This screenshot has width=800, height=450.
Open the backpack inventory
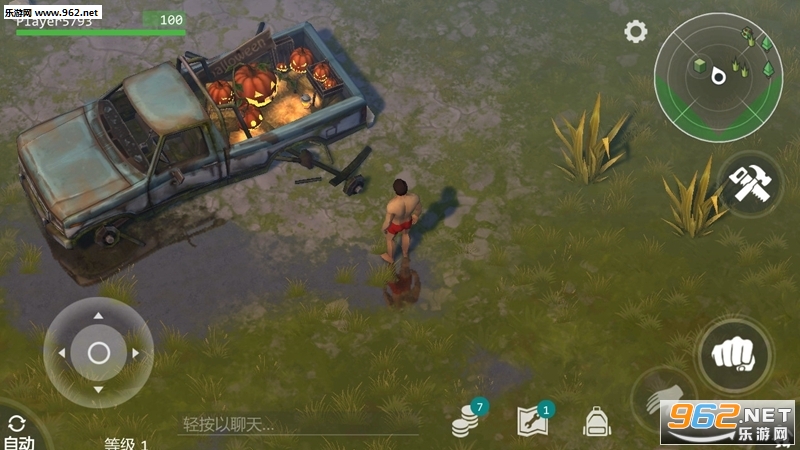click(x=597, y=422)
